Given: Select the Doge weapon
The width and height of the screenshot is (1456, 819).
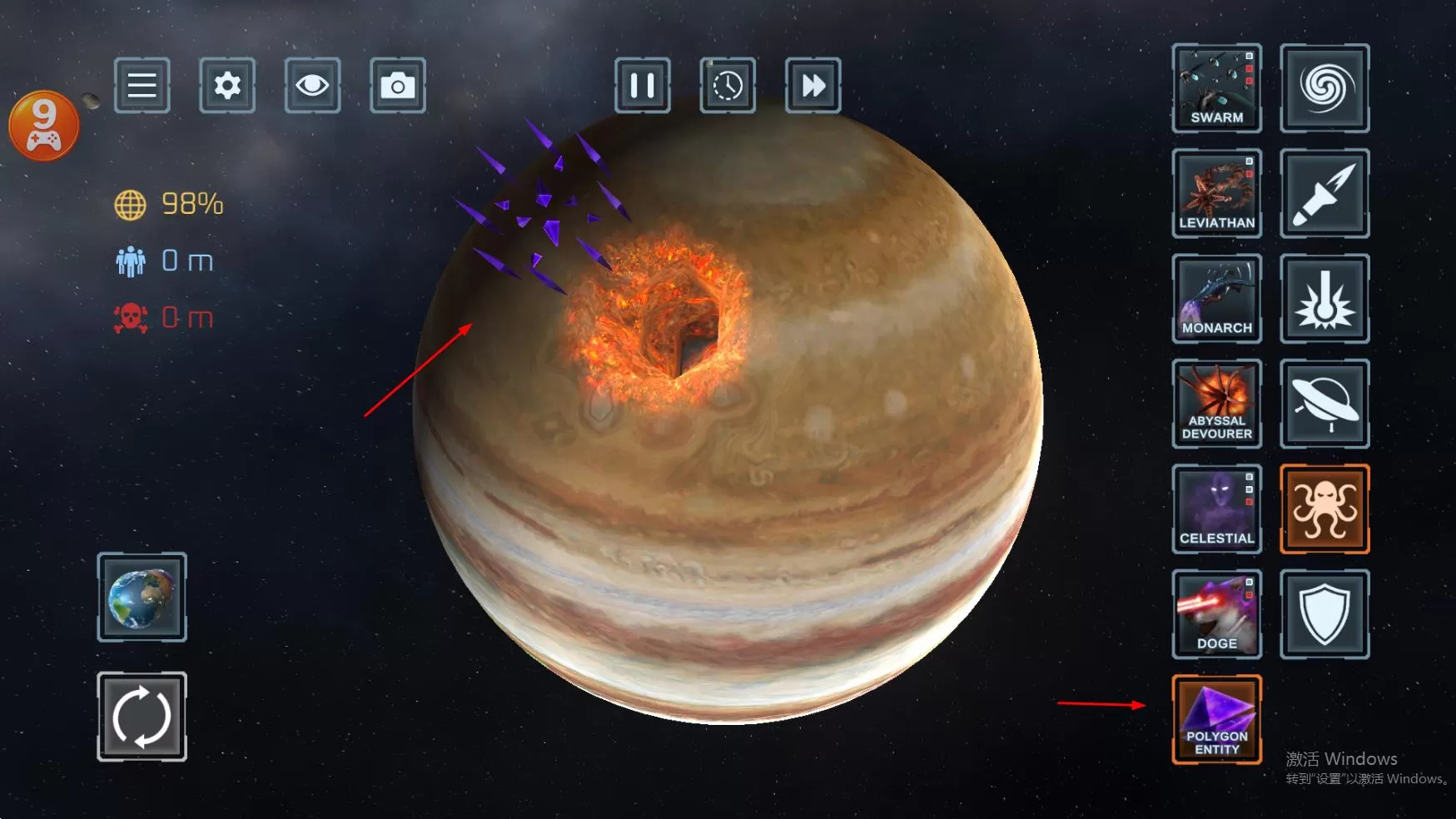Looking at the screenshot, I should [x=1216, y=614].
